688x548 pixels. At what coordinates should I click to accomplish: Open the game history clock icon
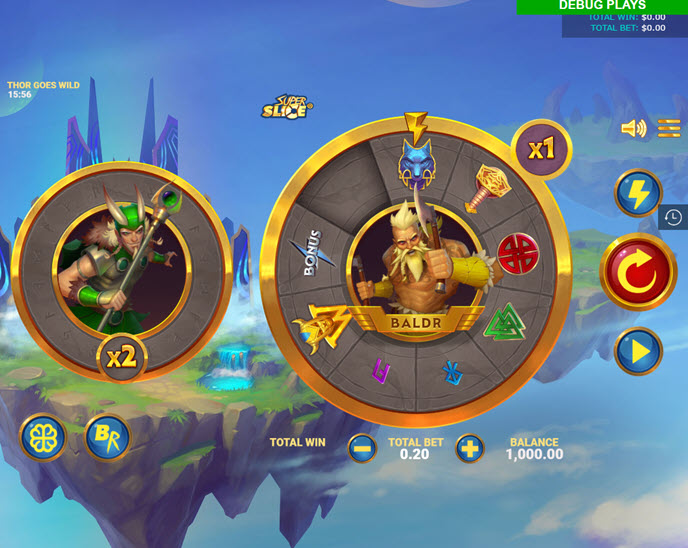point(673,217)
